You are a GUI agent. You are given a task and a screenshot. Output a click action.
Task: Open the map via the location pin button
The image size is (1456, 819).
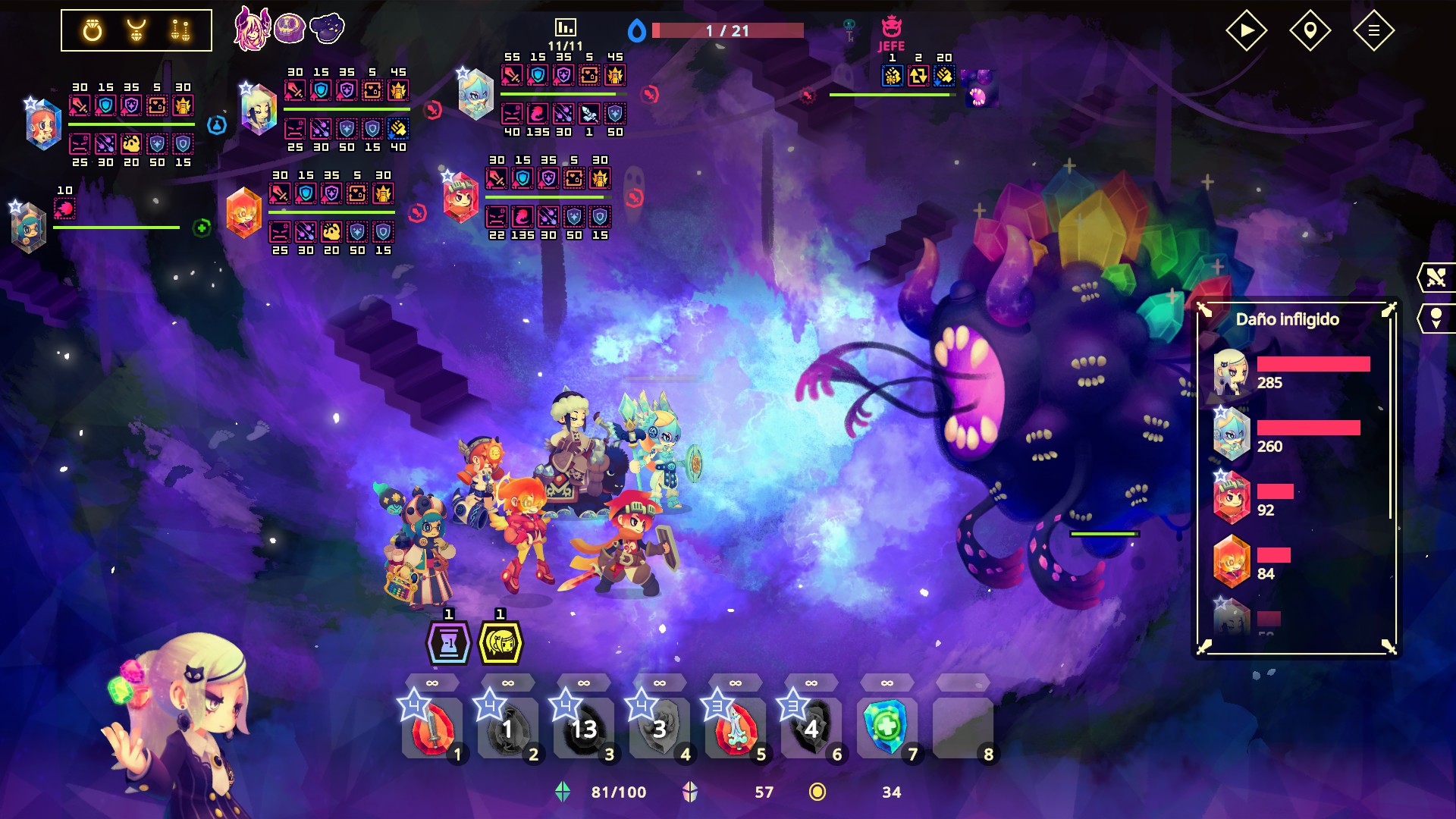tap(1310, 31)
